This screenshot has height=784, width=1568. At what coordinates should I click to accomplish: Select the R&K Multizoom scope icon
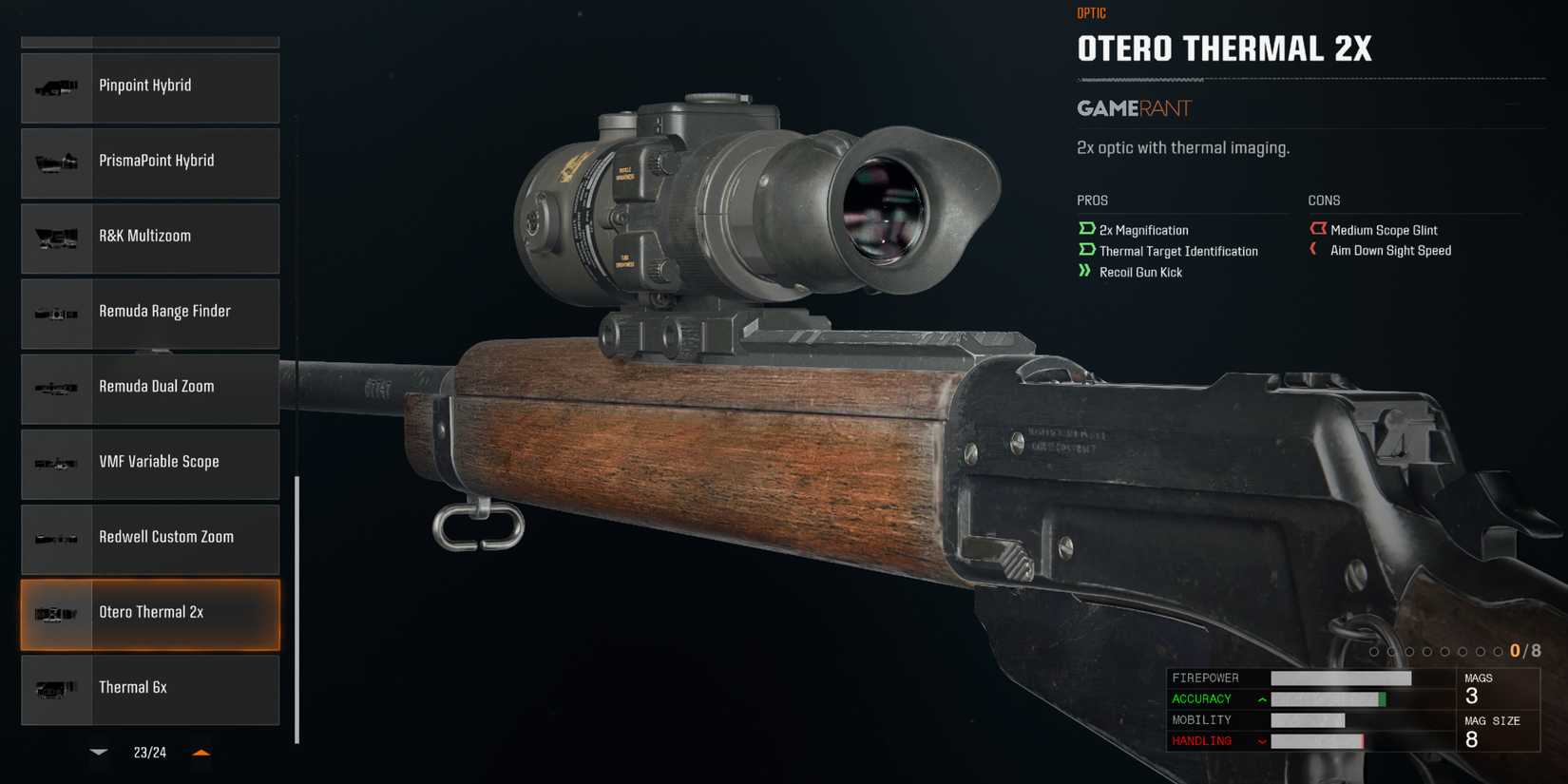click(56, 238)
